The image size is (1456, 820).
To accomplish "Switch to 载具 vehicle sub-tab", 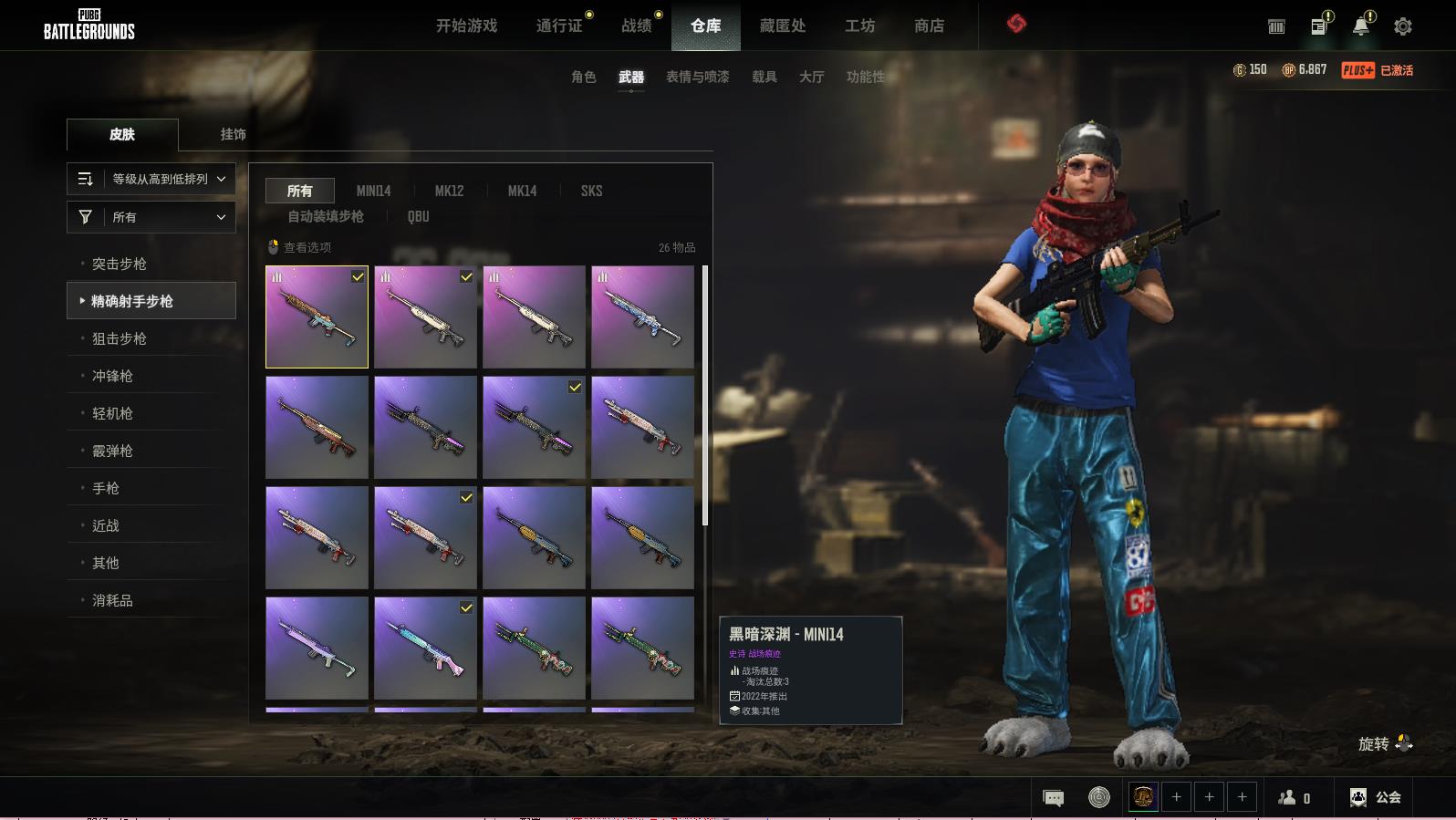I will tap(764, 77).
